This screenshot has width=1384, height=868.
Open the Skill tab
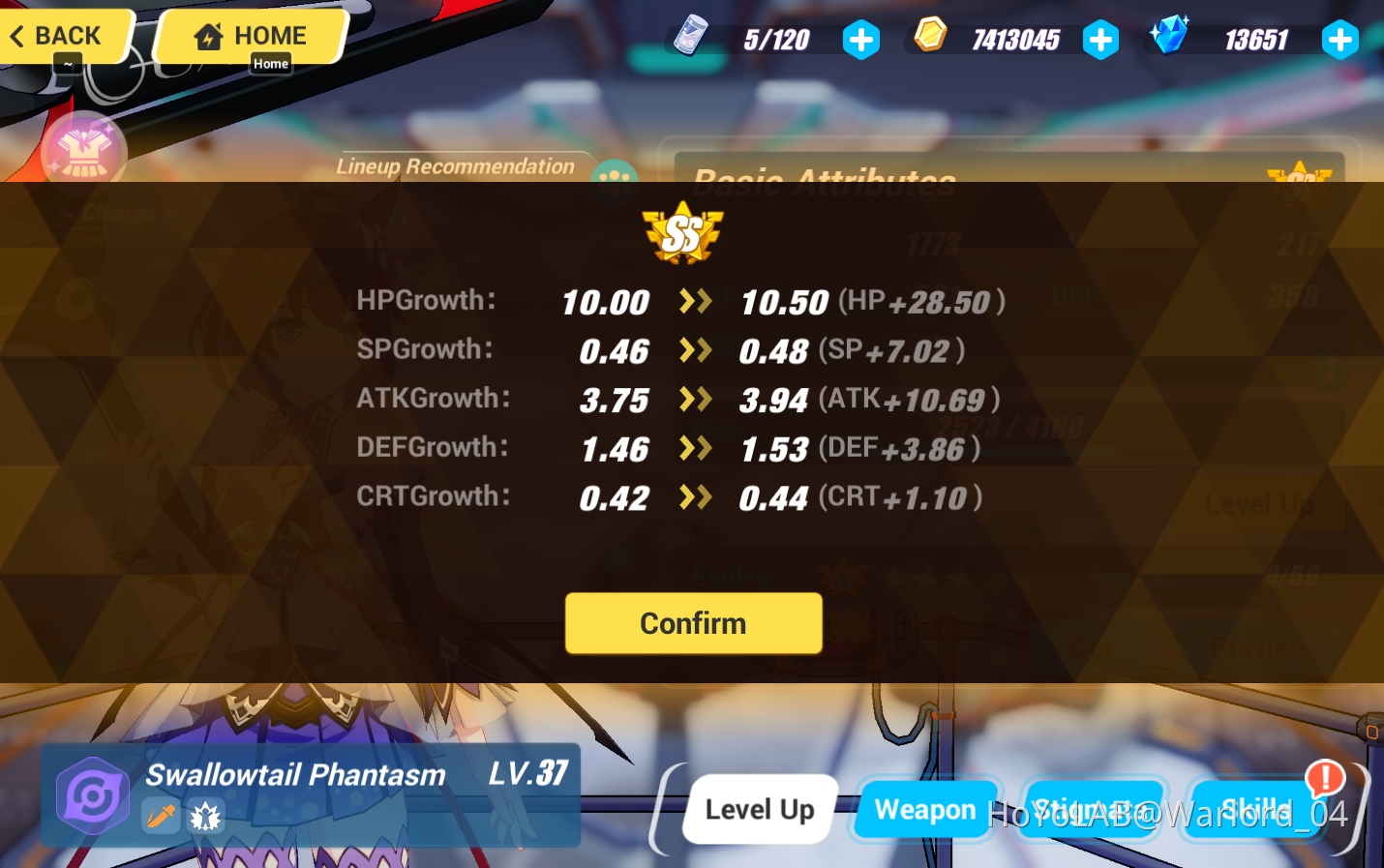click(x=1254, y=811)
